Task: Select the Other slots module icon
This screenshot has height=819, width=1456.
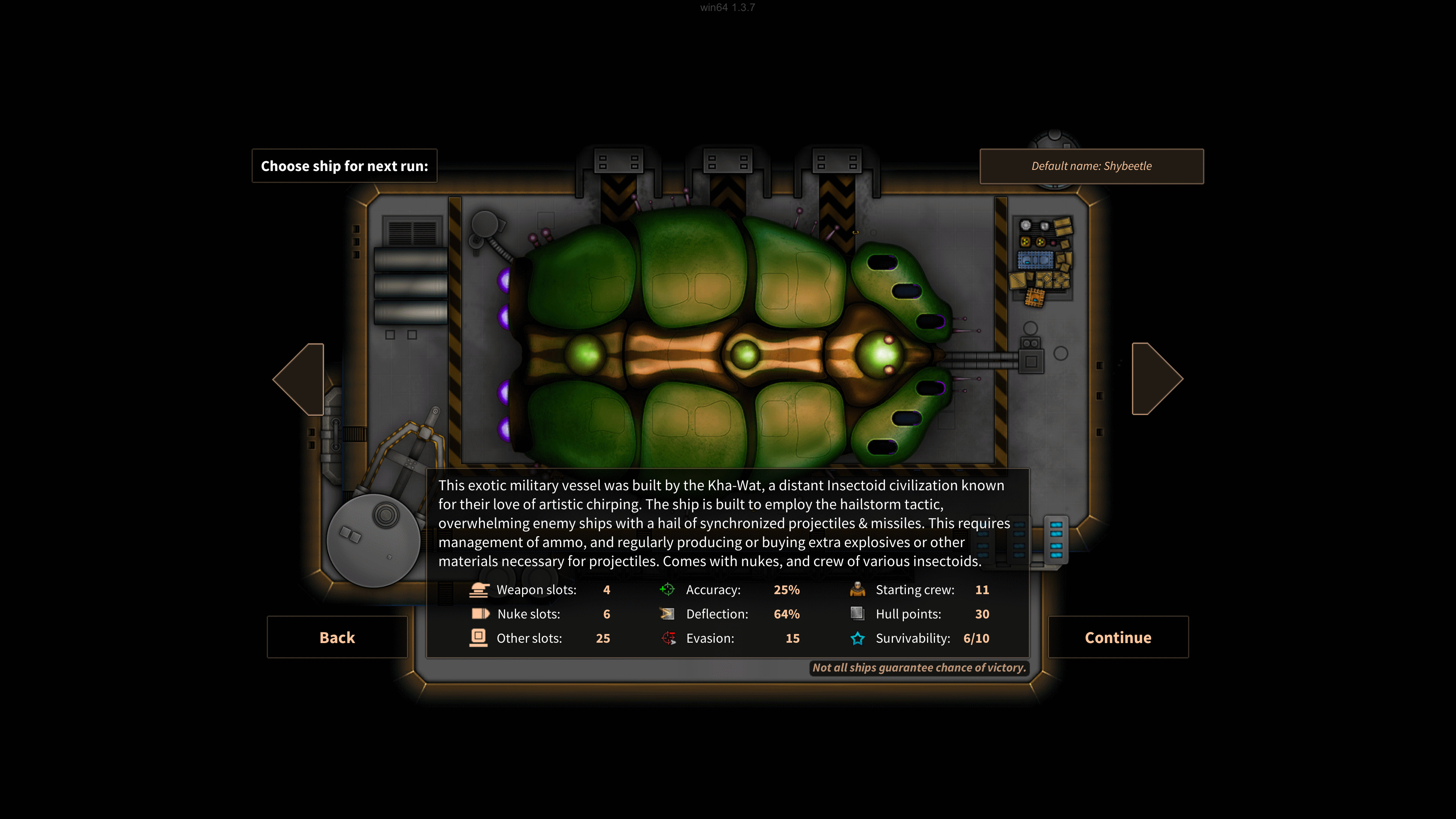Action: 479,638
